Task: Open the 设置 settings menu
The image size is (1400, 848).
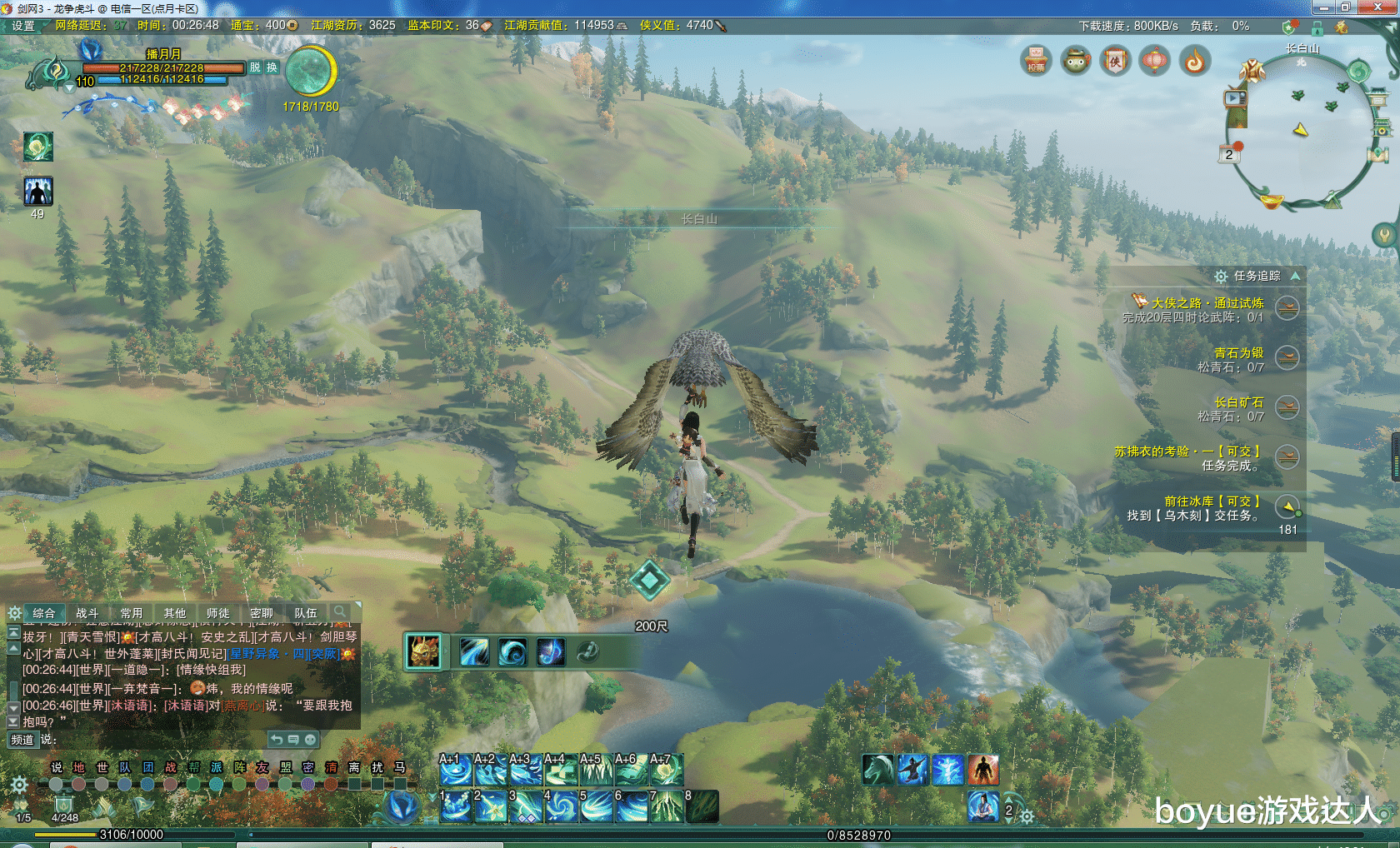Action: click(23, 26)
